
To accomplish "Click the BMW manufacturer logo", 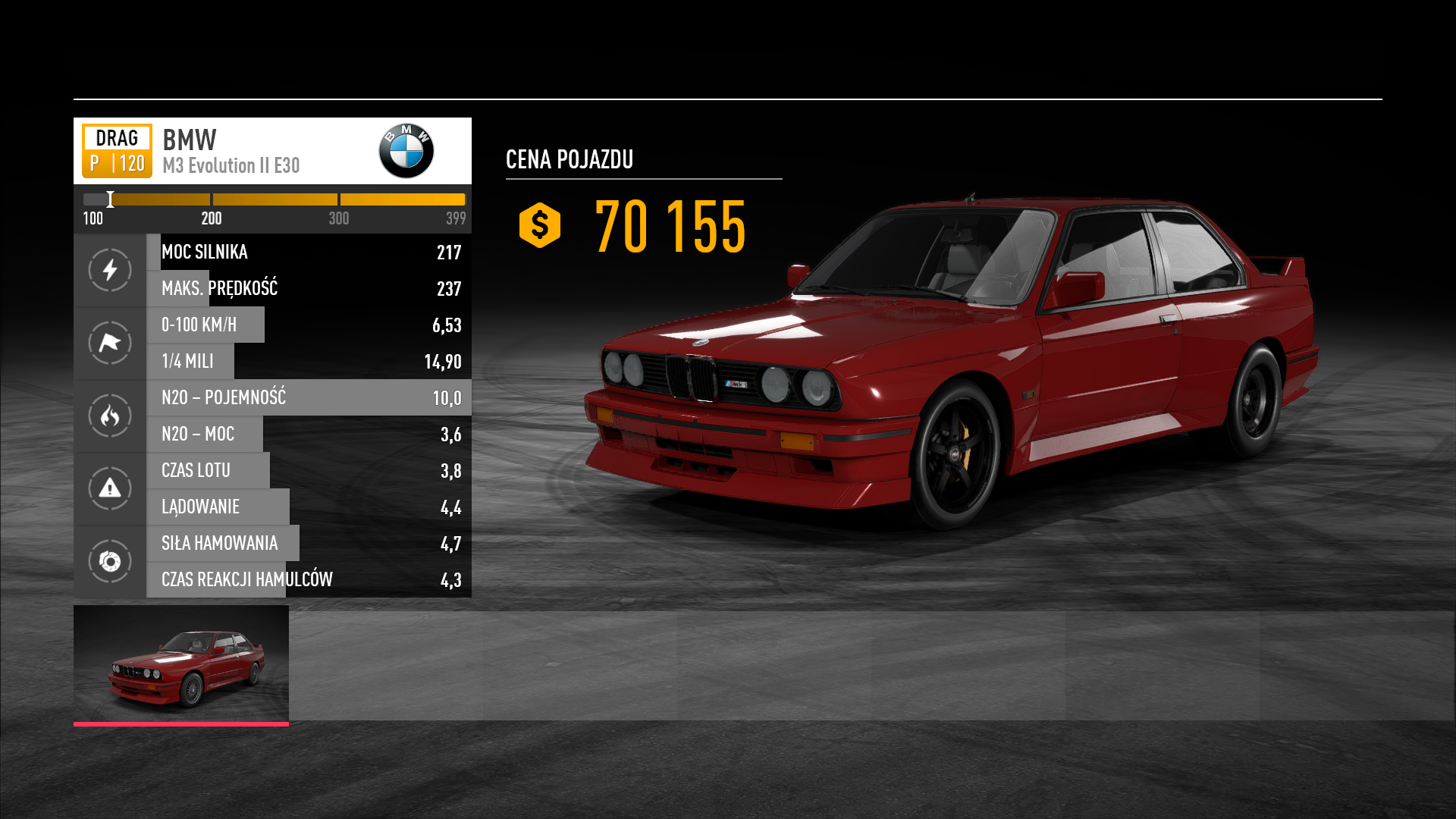I will pyautogui.click(x=406, y=151).
